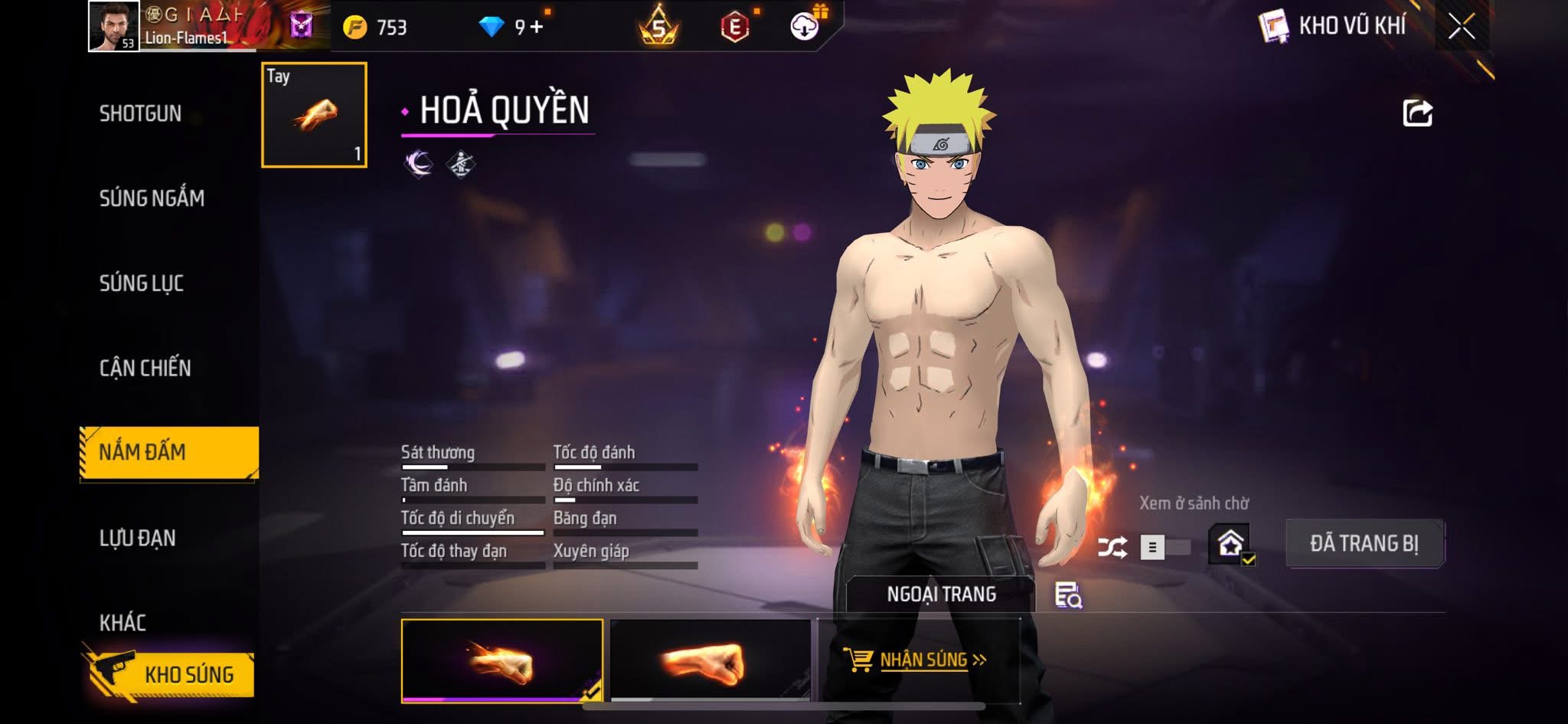This screenshot has height=724, width=1568.
Task: Share the Hoả Quyền skin
Action: (1417, 113)
